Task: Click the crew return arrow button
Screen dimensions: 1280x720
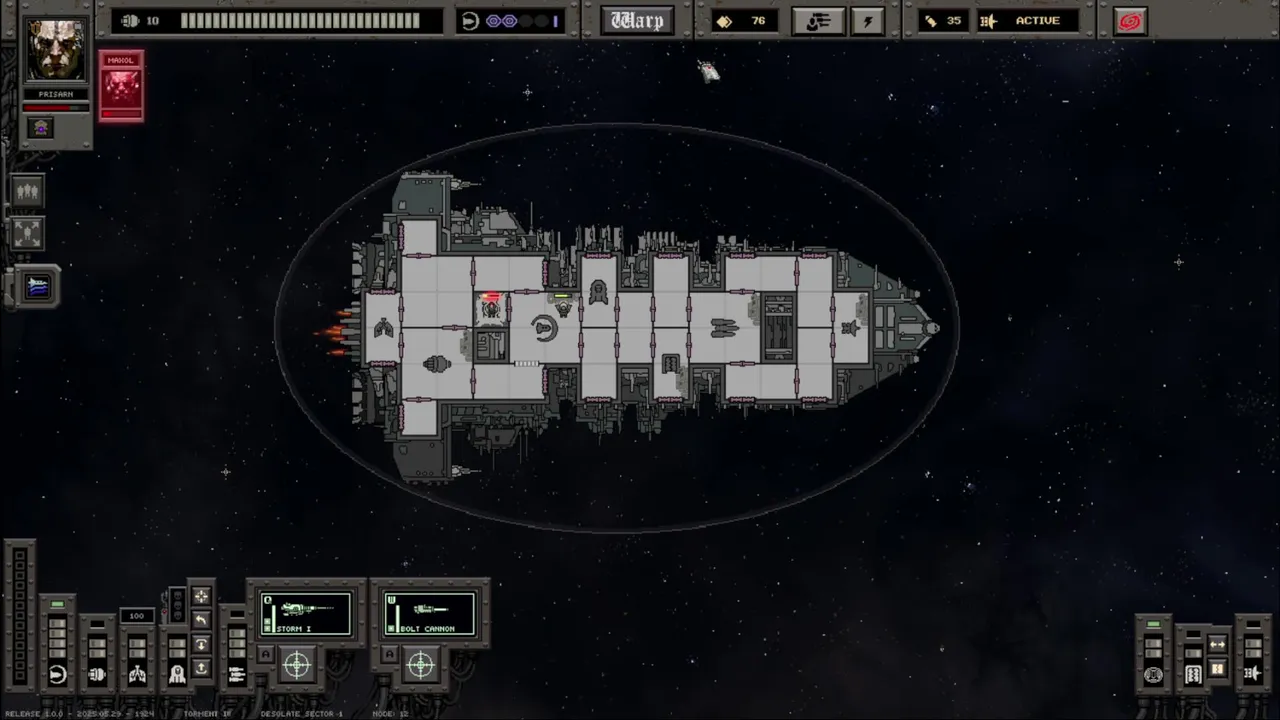Action: click(201, 620)
